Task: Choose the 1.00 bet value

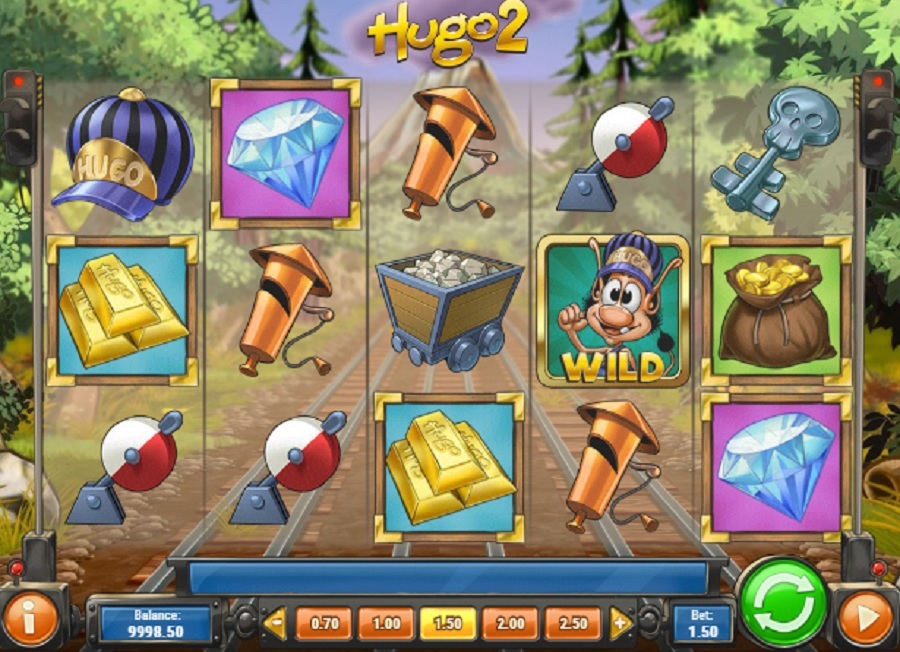Action: (385, 623)
